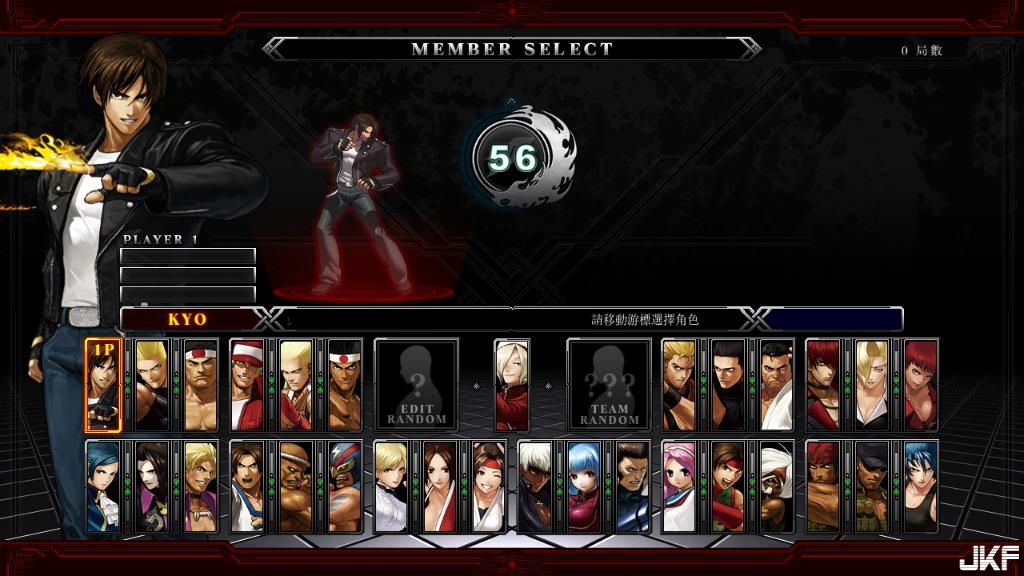1024x576 pixels.
Task: Pick Clark wearing the dark cap
Action: [871, 487]
